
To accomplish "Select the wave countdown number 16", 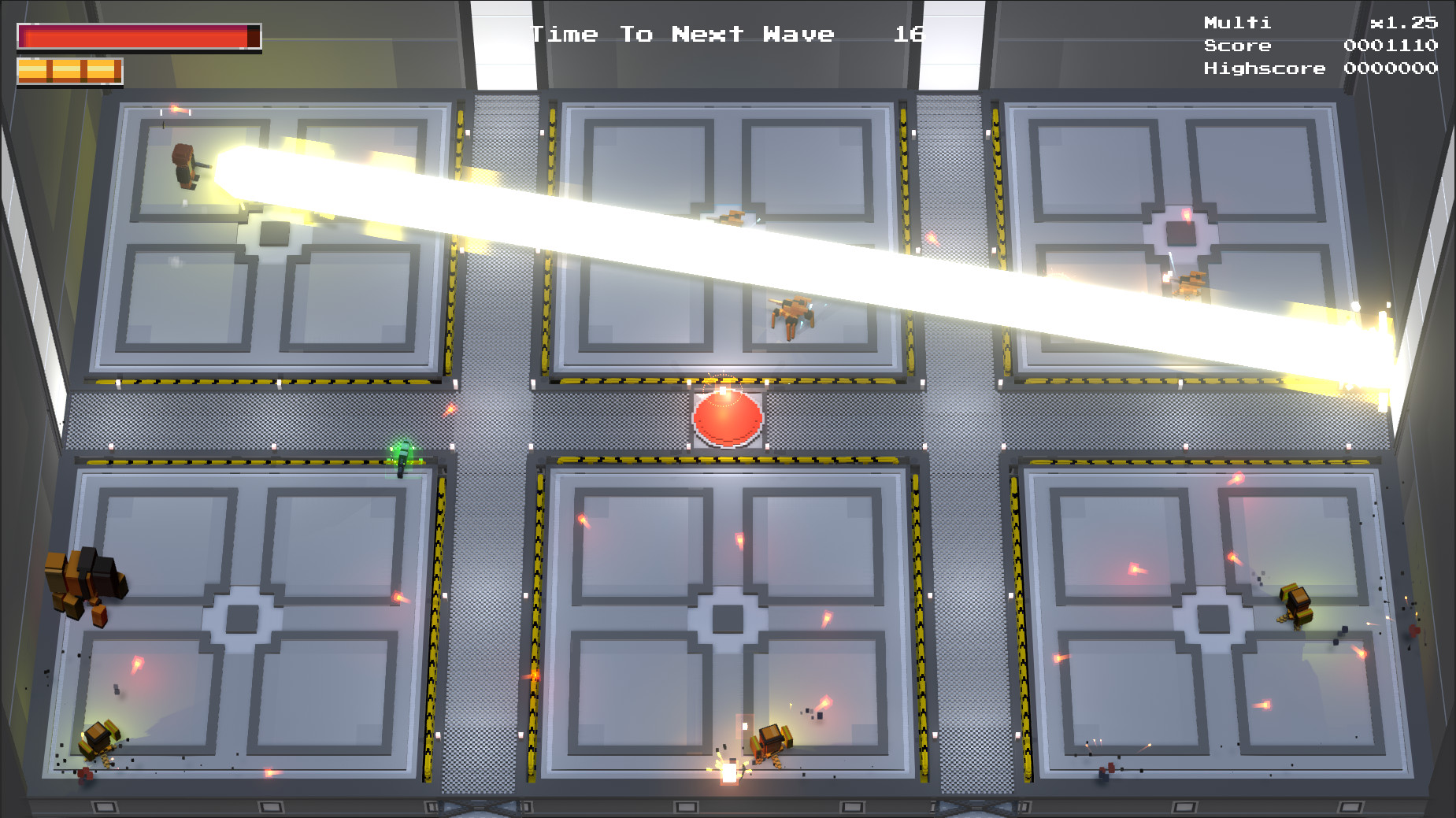I will [x=910, y=35].
